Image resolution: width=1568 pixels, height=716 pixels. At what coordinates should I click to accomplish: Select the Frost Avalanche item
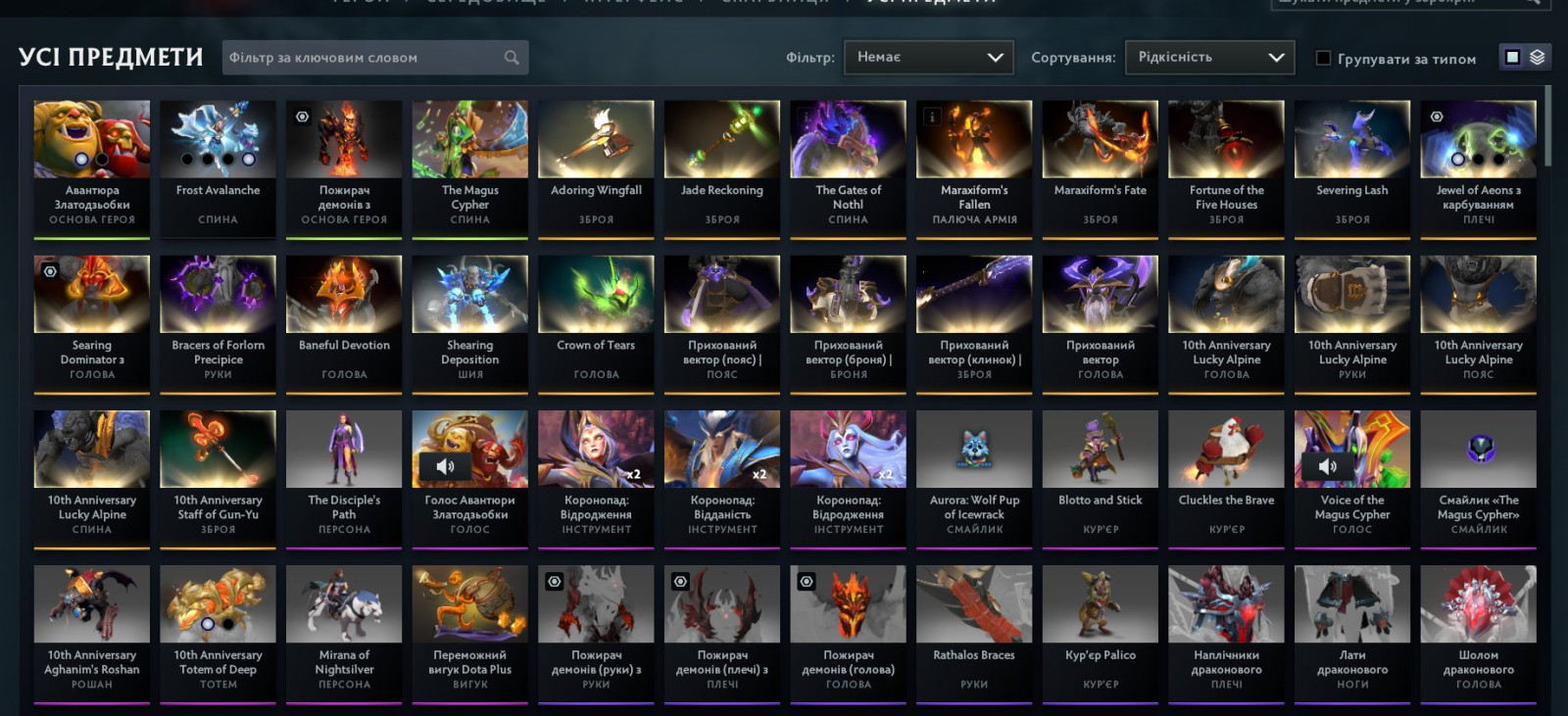tap(218, 167)
